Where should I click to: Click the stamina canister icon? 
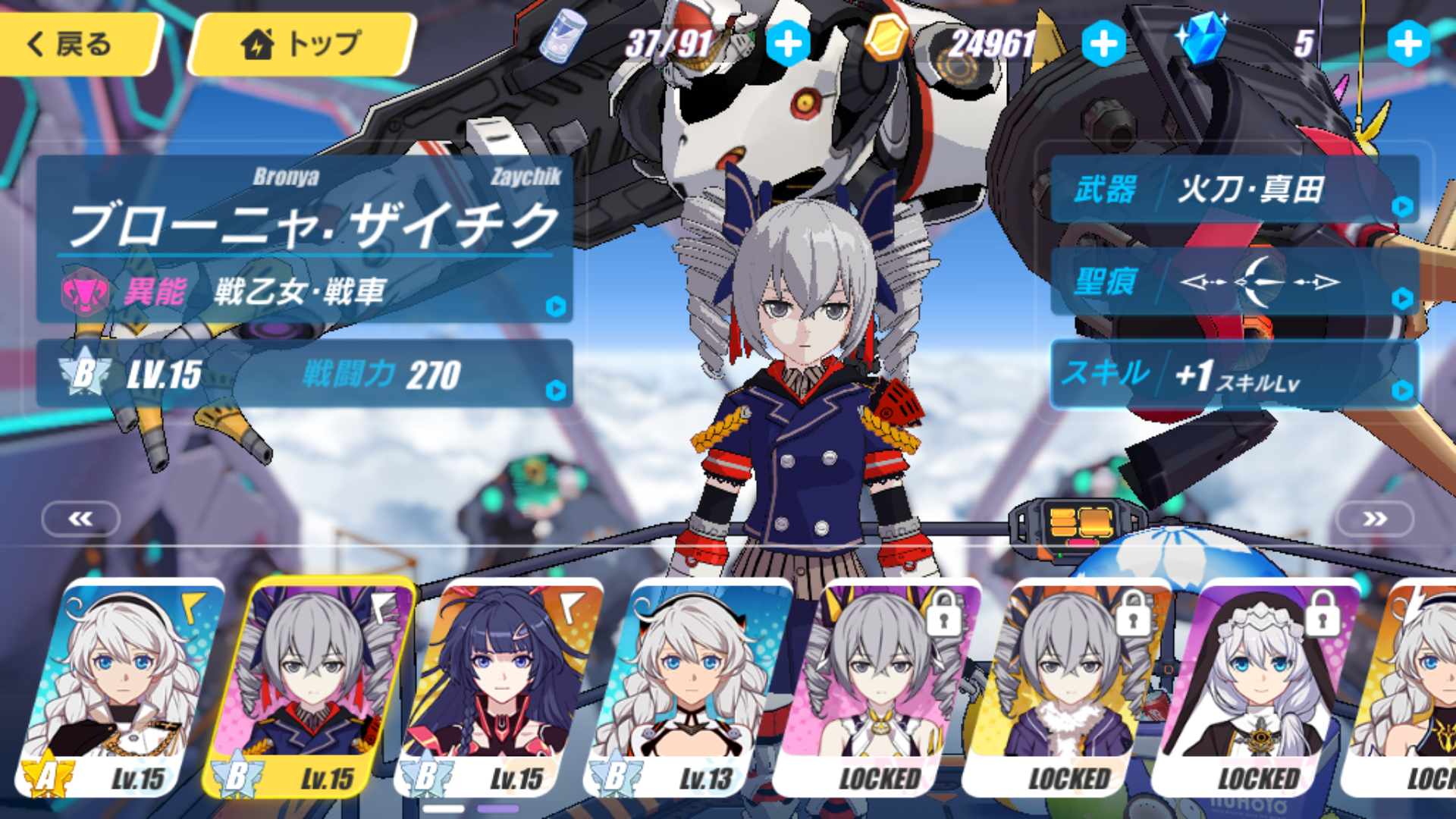point(559,43)
